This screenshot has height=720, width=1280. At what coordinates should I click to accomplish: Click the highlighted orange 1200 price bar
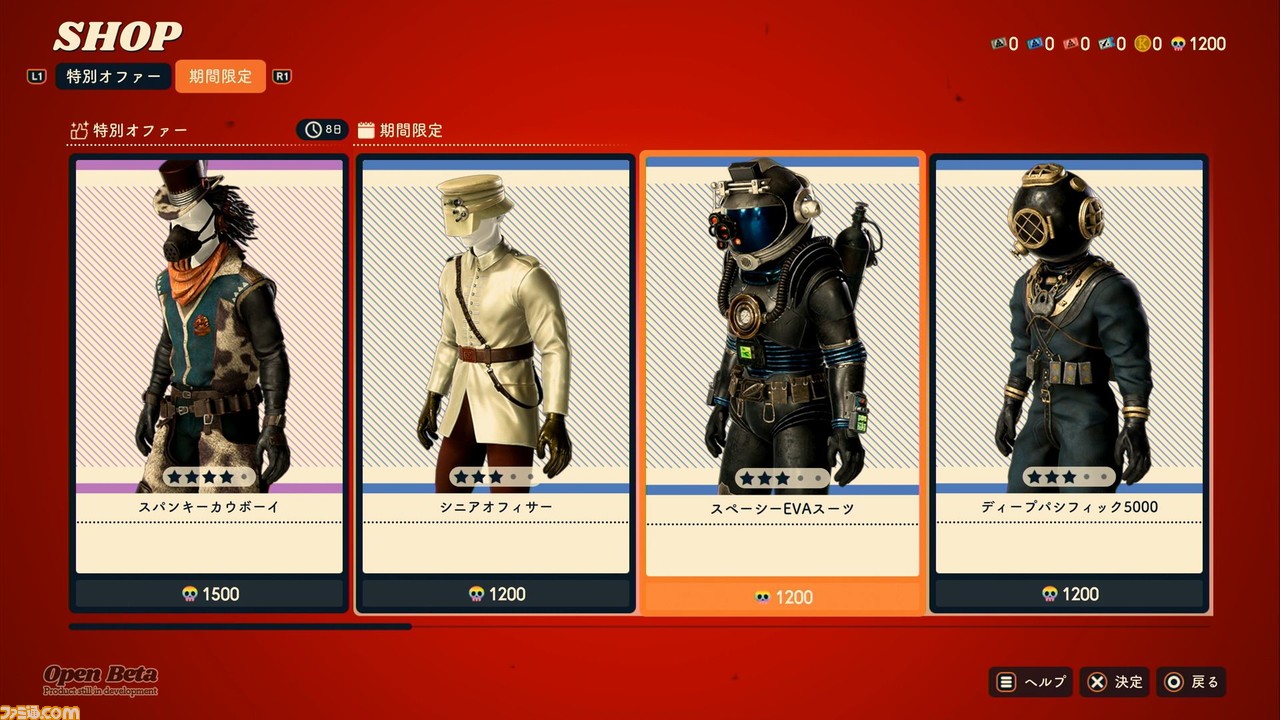point(782,597)
